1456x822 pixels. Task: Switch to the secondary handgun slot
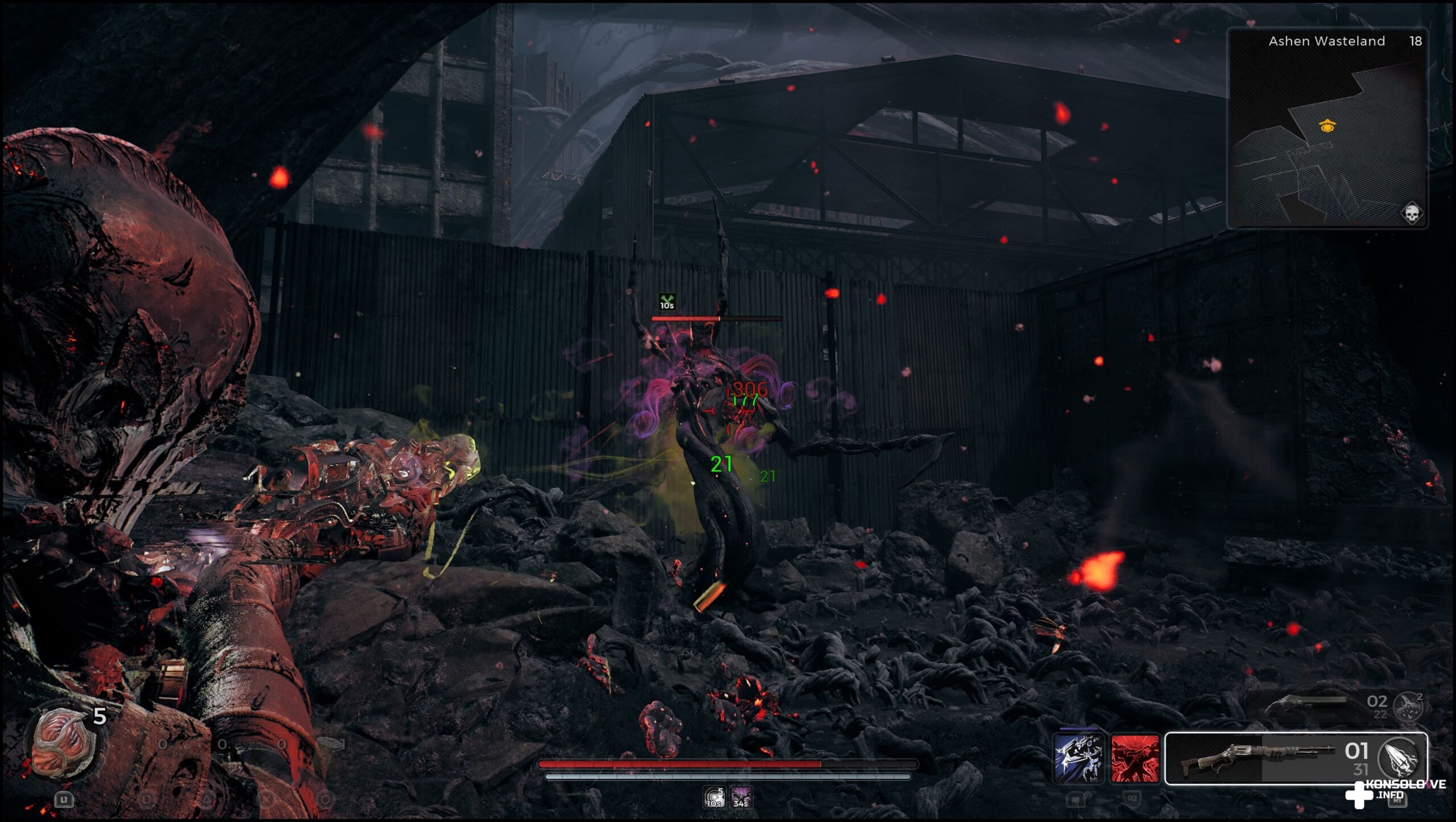[x=1308, y=705]
